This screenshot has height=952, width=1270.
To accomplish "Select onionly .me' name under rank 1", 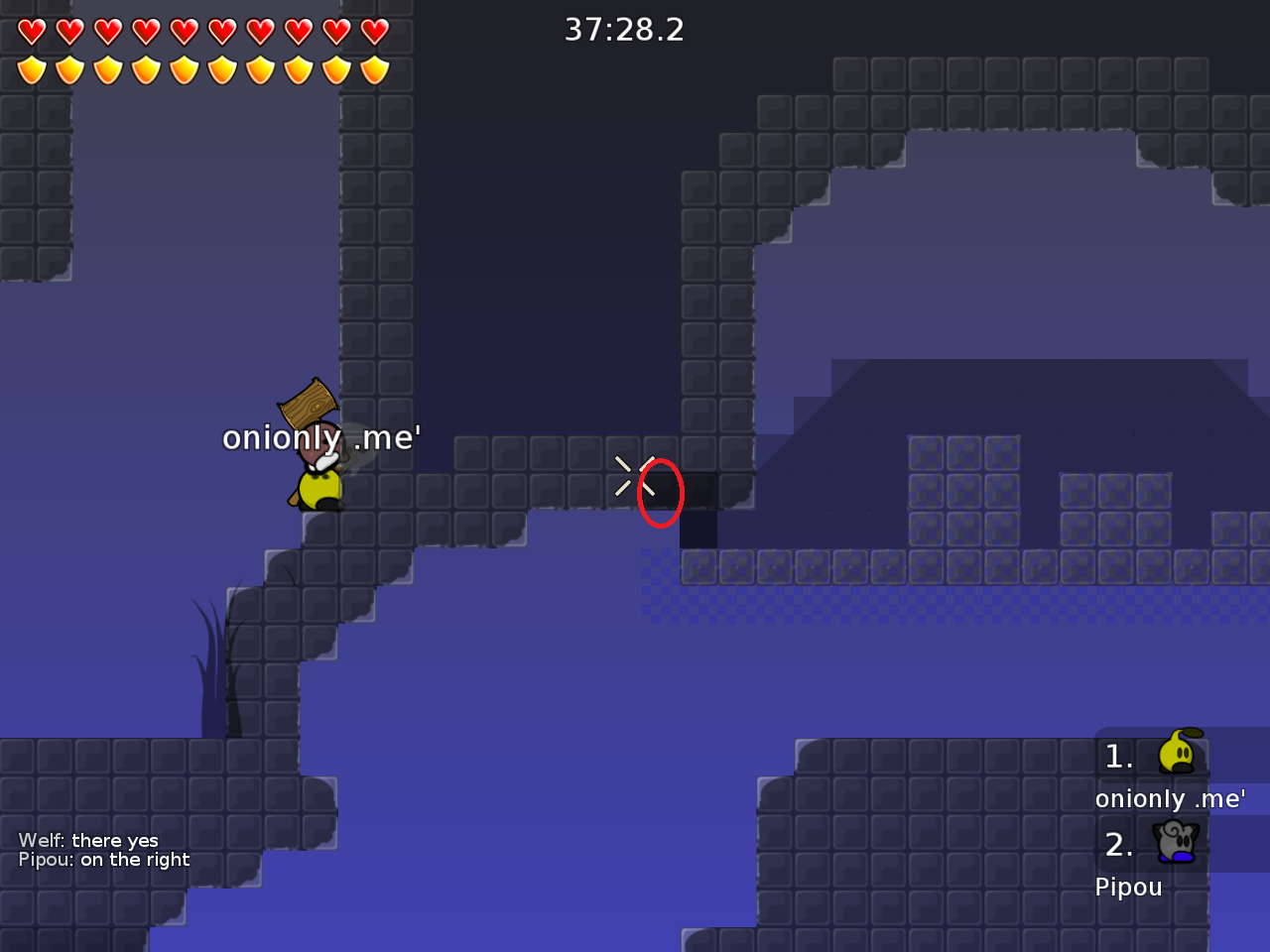I will (1171, 798).
